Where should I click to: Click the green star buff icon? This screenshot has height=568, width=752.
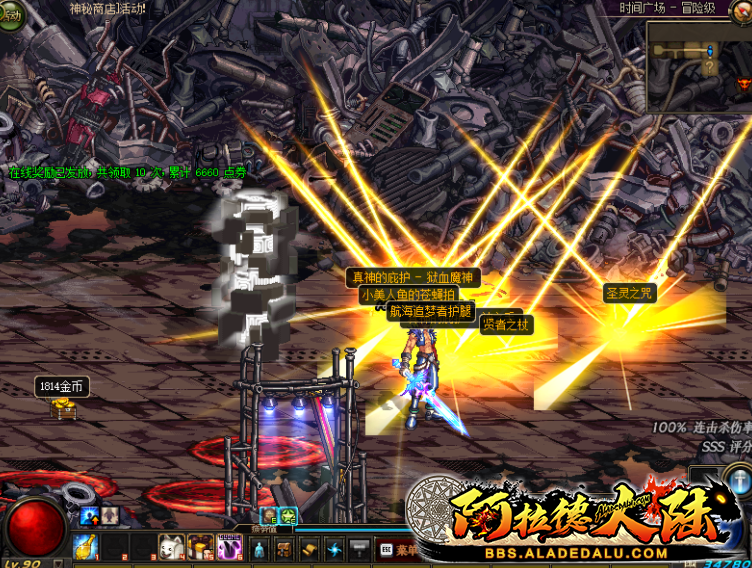[x=288, y=516]
